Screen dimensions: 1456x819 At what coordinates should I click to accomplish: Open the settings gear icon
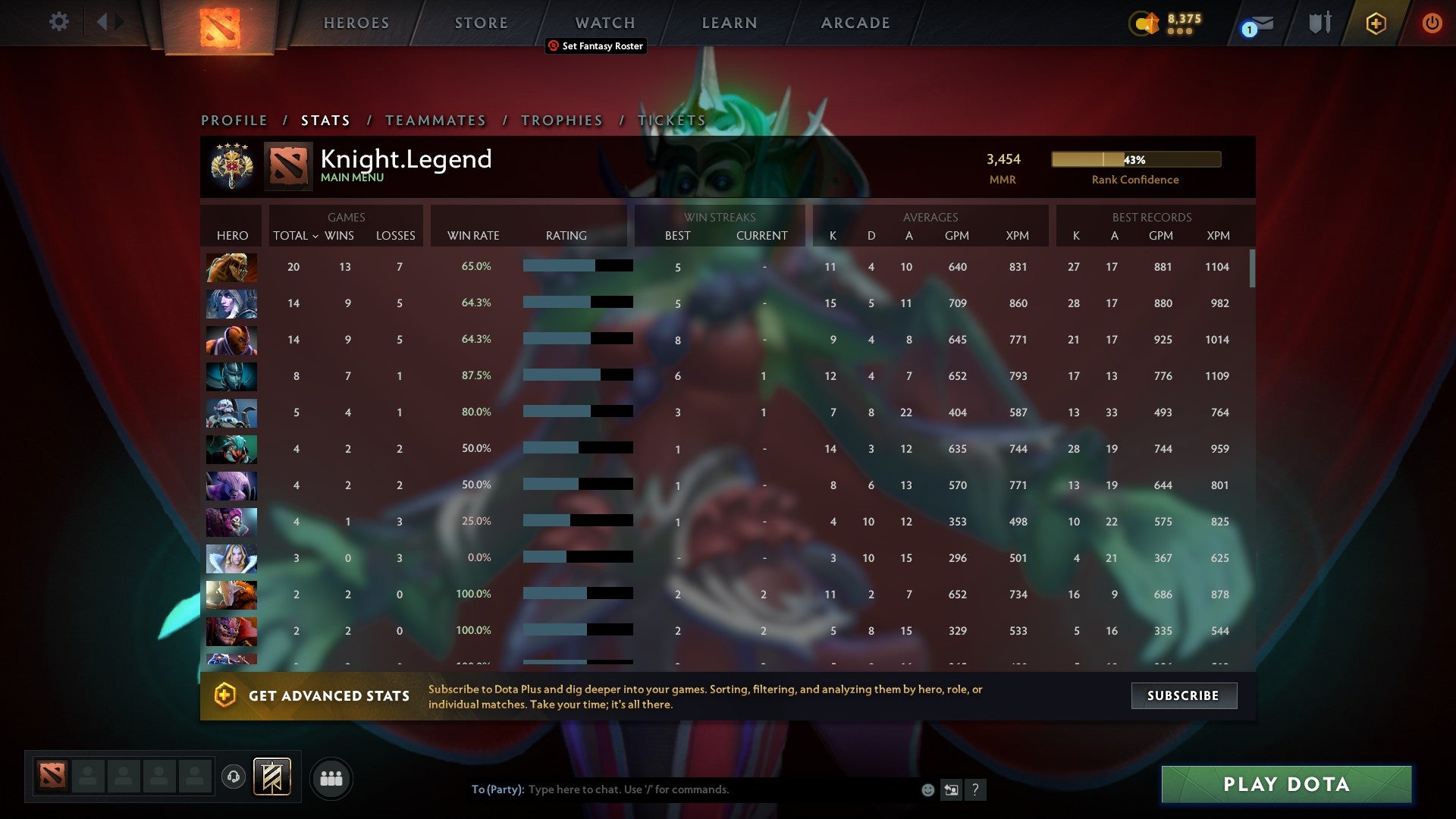[x=59, y=22]
